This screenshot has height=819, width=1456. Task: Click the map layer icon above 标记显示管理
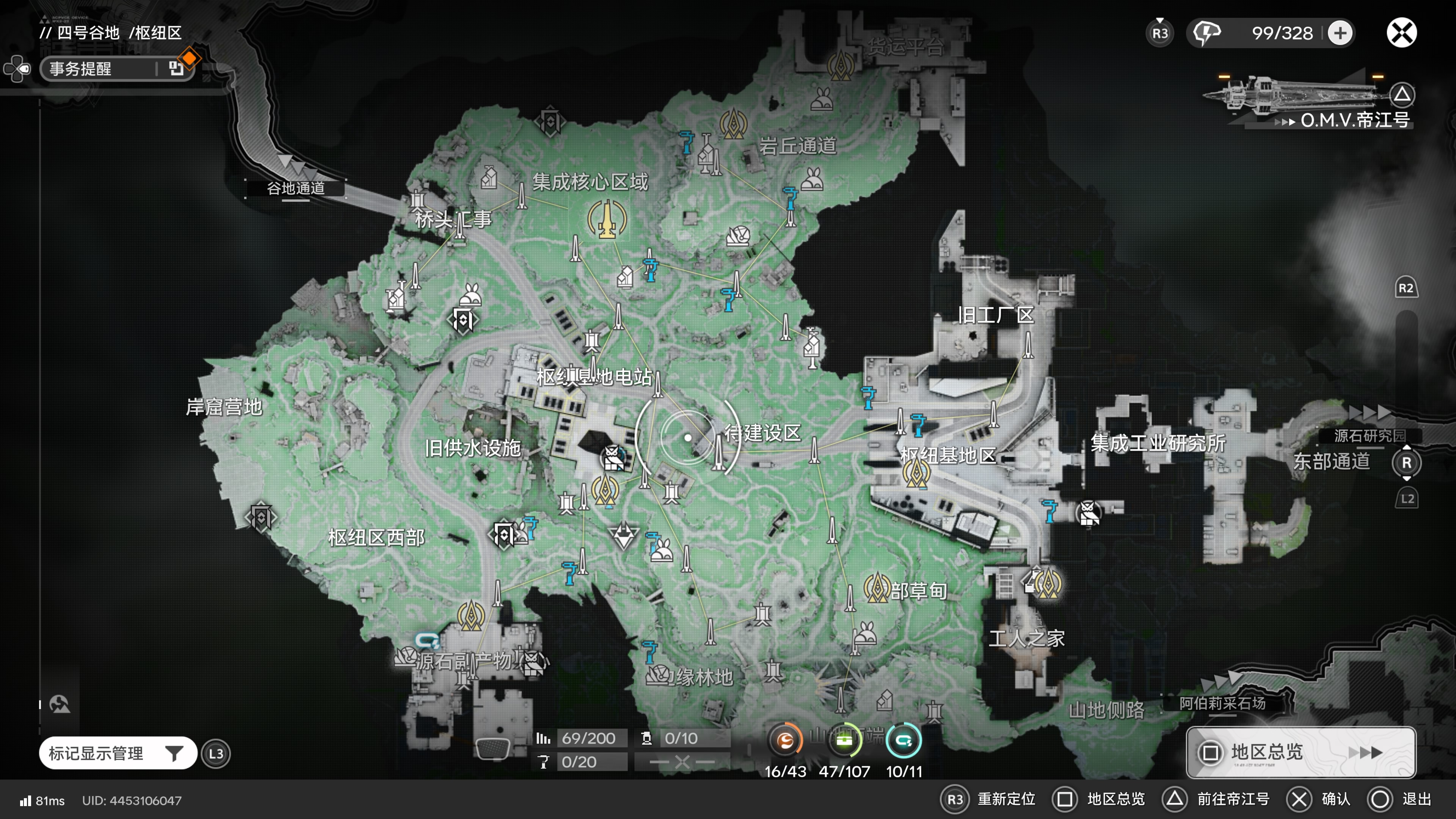[60, 704]
